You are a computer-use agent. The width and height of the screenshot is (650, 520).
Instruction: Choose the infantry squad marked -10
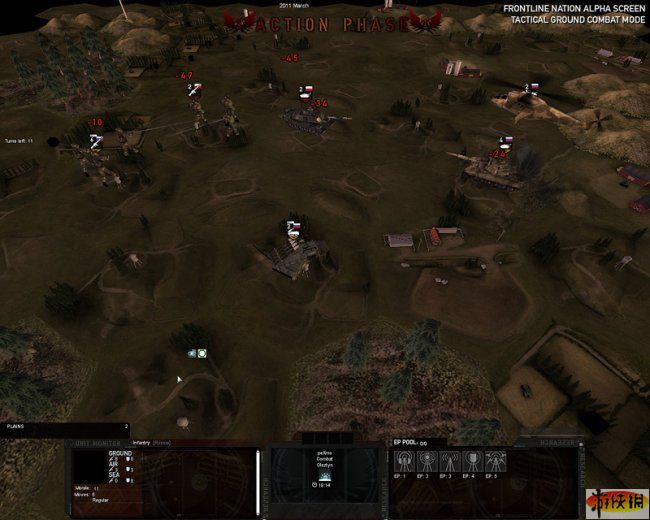[102, 160]
